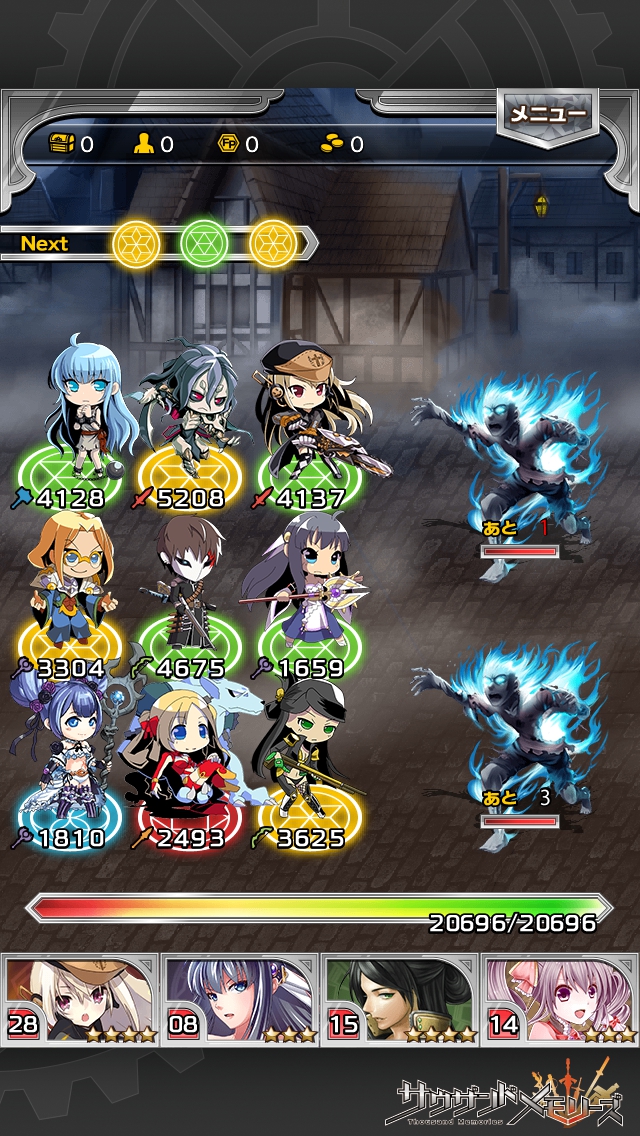Activate the dark-haired woman skill portrait numbered 08
Screen dimensions: 640x1136
[x=240, y=998]
